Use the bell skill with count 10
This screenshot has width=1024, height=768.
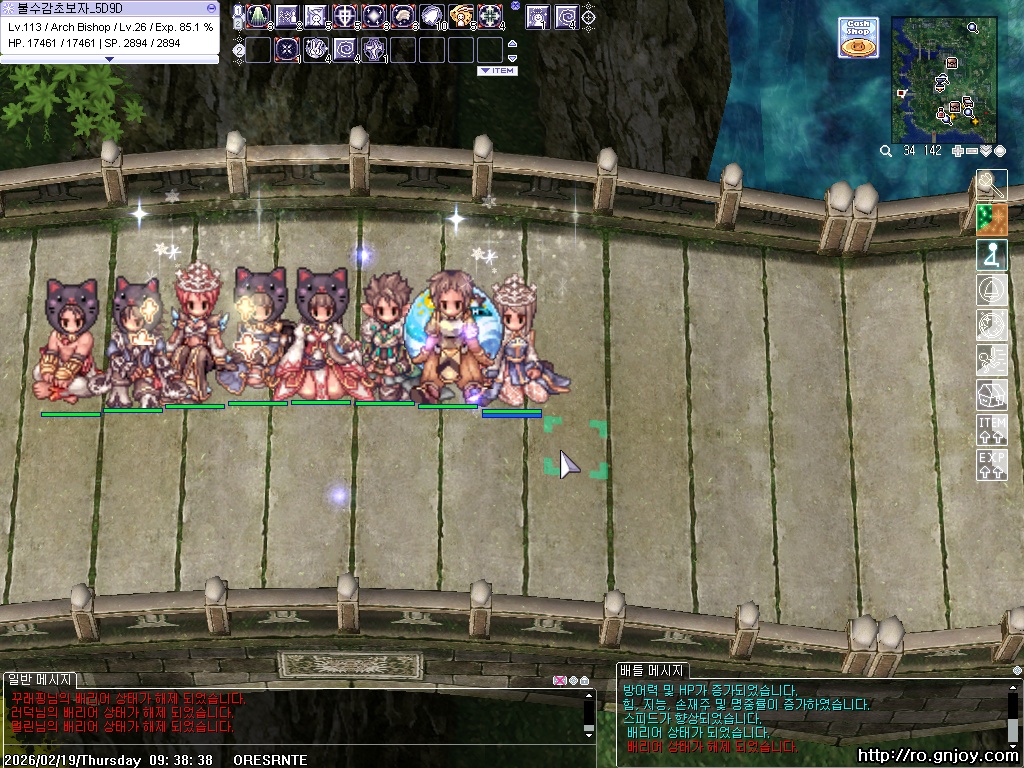(433, 16)
